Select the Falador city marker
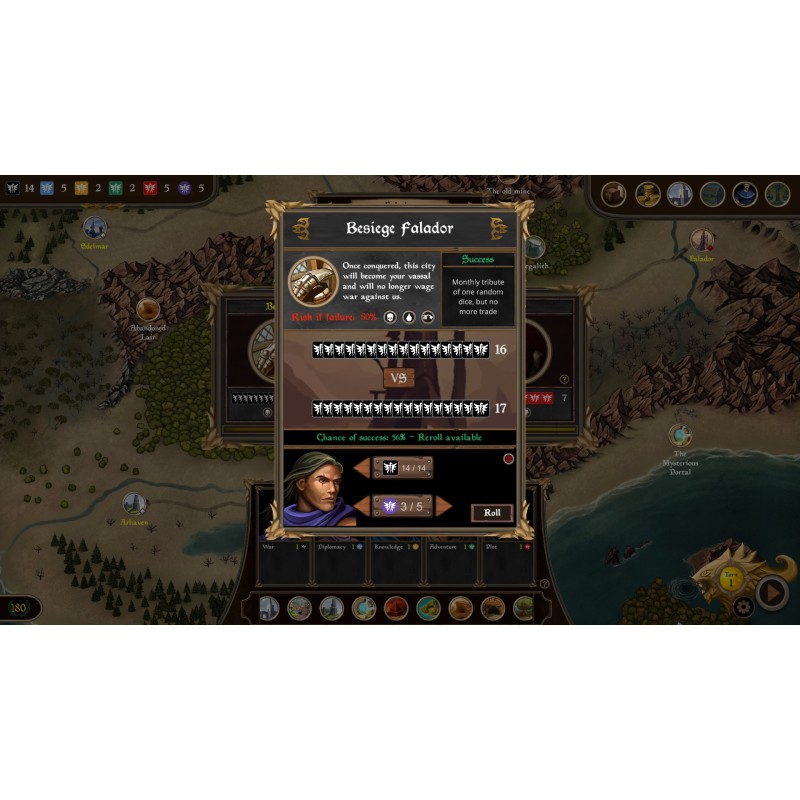This screenshot has height=800, width=800. tap(702, 241)
